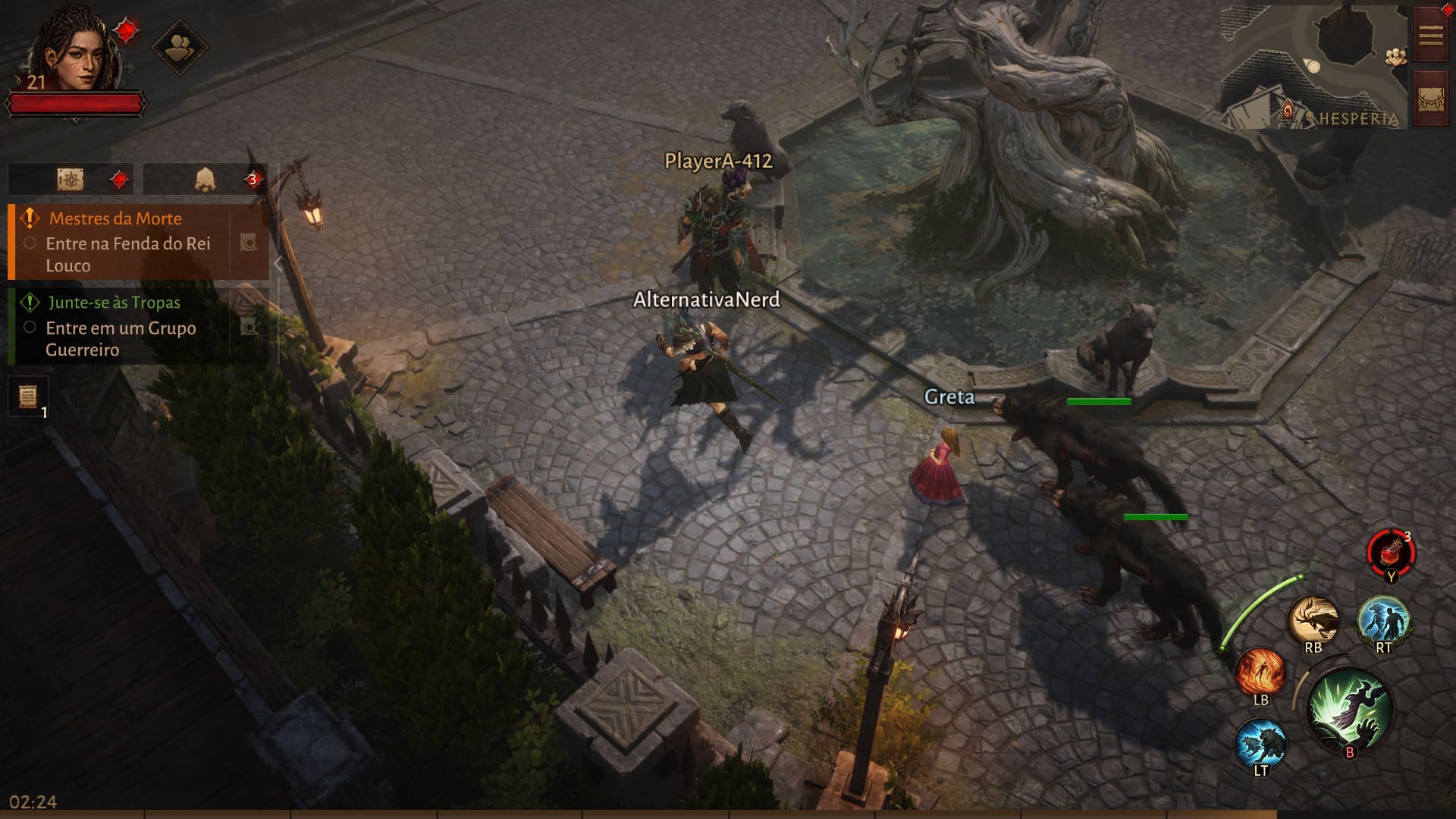1456x819 pixels.
Task: Activate the charging stag skill
Action: pos(1313,620)
